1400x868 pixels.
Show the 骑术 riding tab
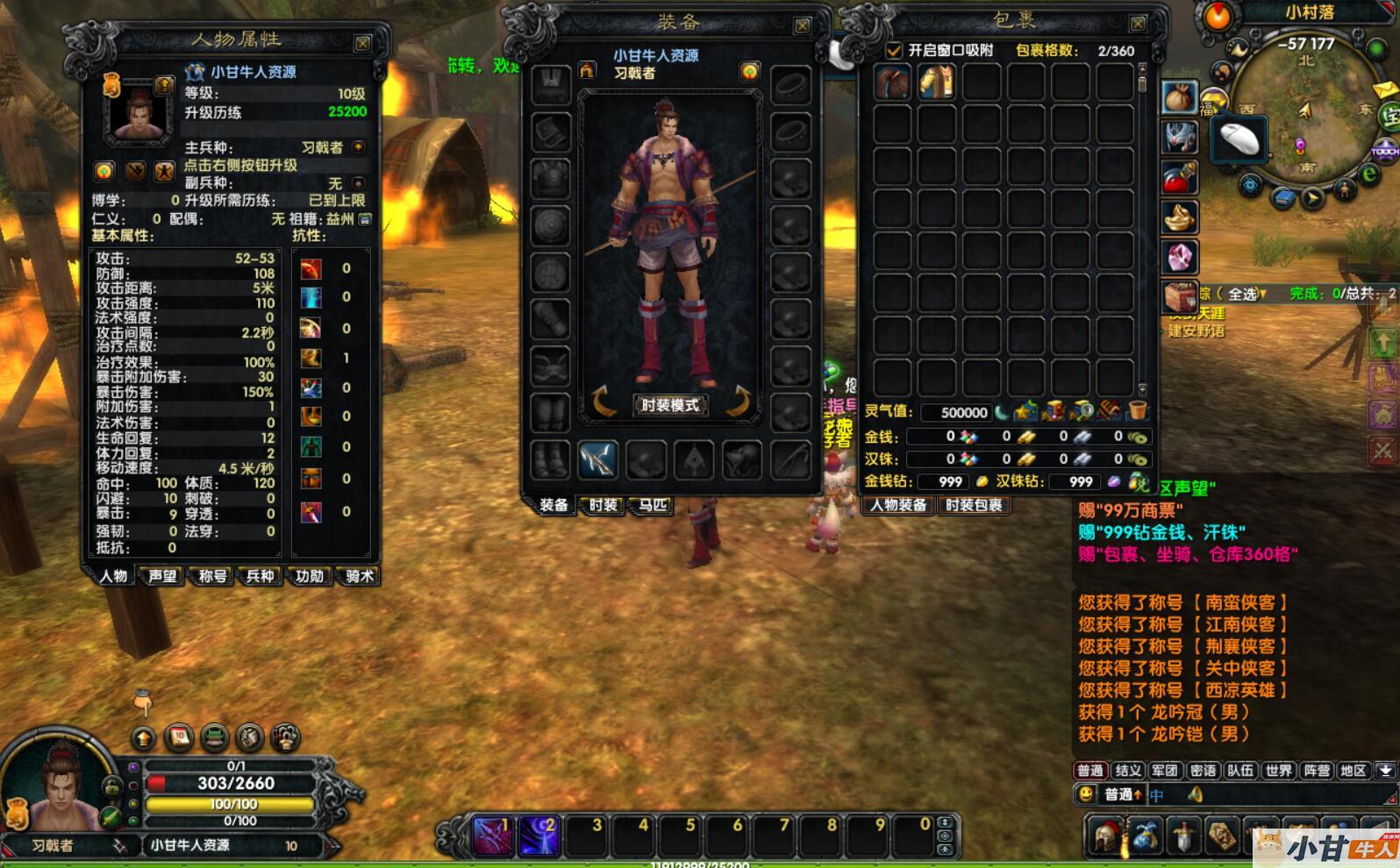(x=359, y=576)
